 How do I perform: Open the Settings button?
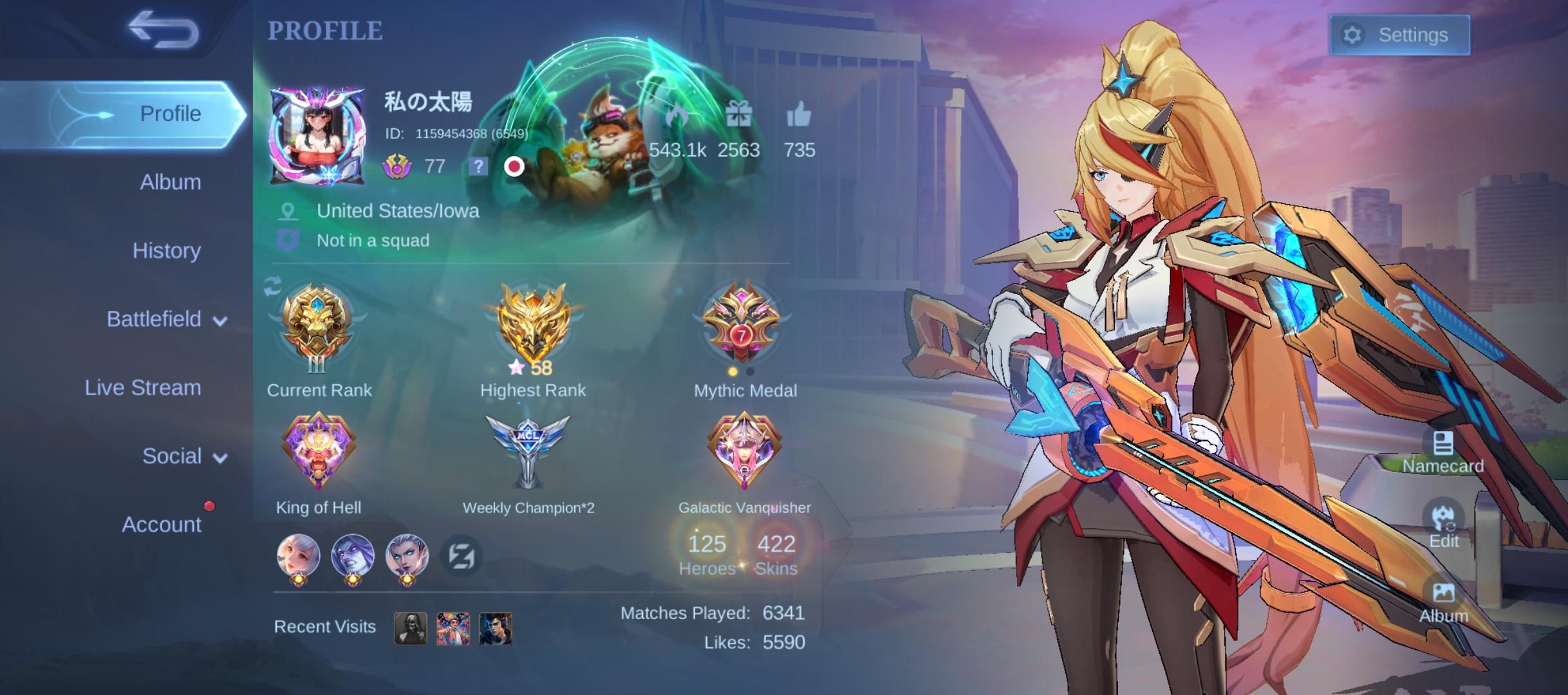[1399, 35]
